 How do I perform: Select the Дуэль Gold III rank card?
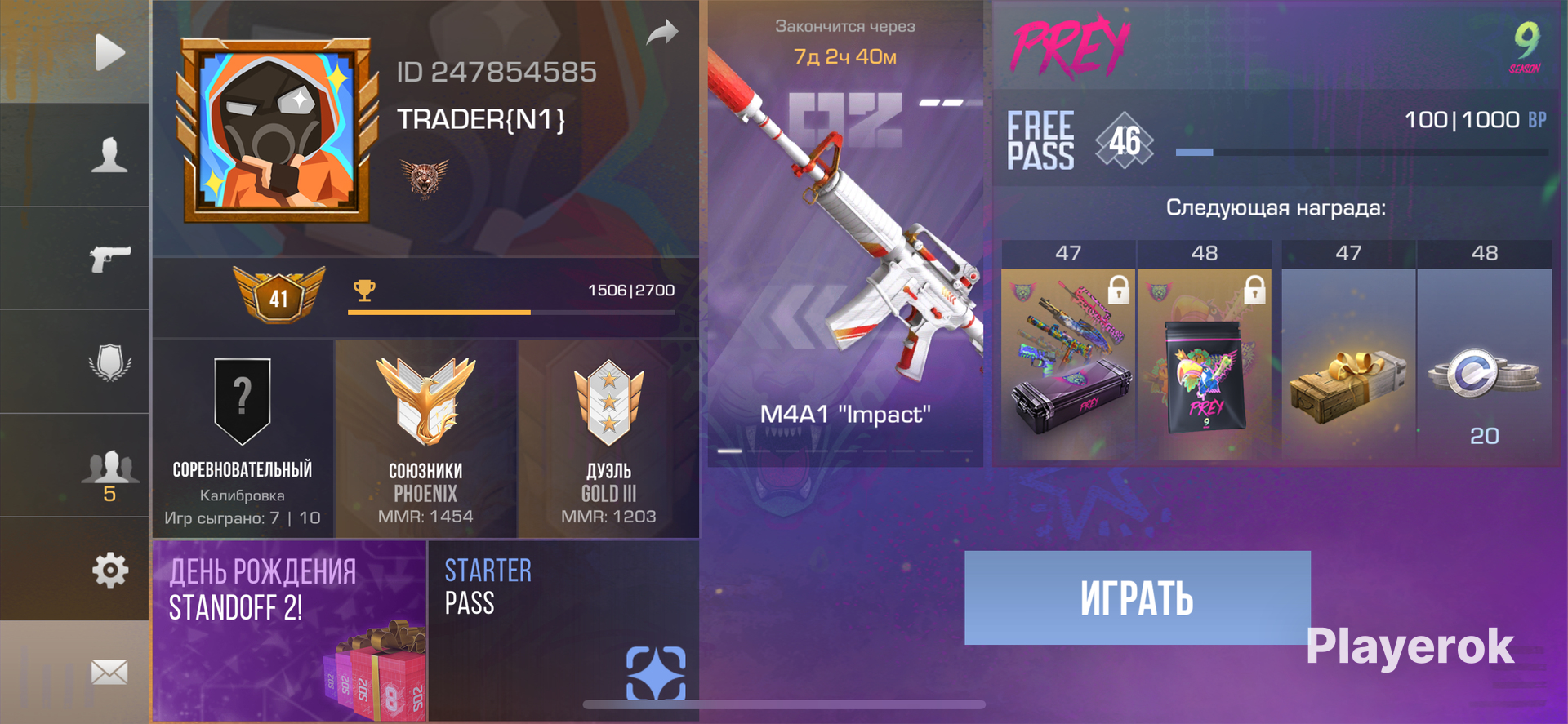(x=608, y=438)
